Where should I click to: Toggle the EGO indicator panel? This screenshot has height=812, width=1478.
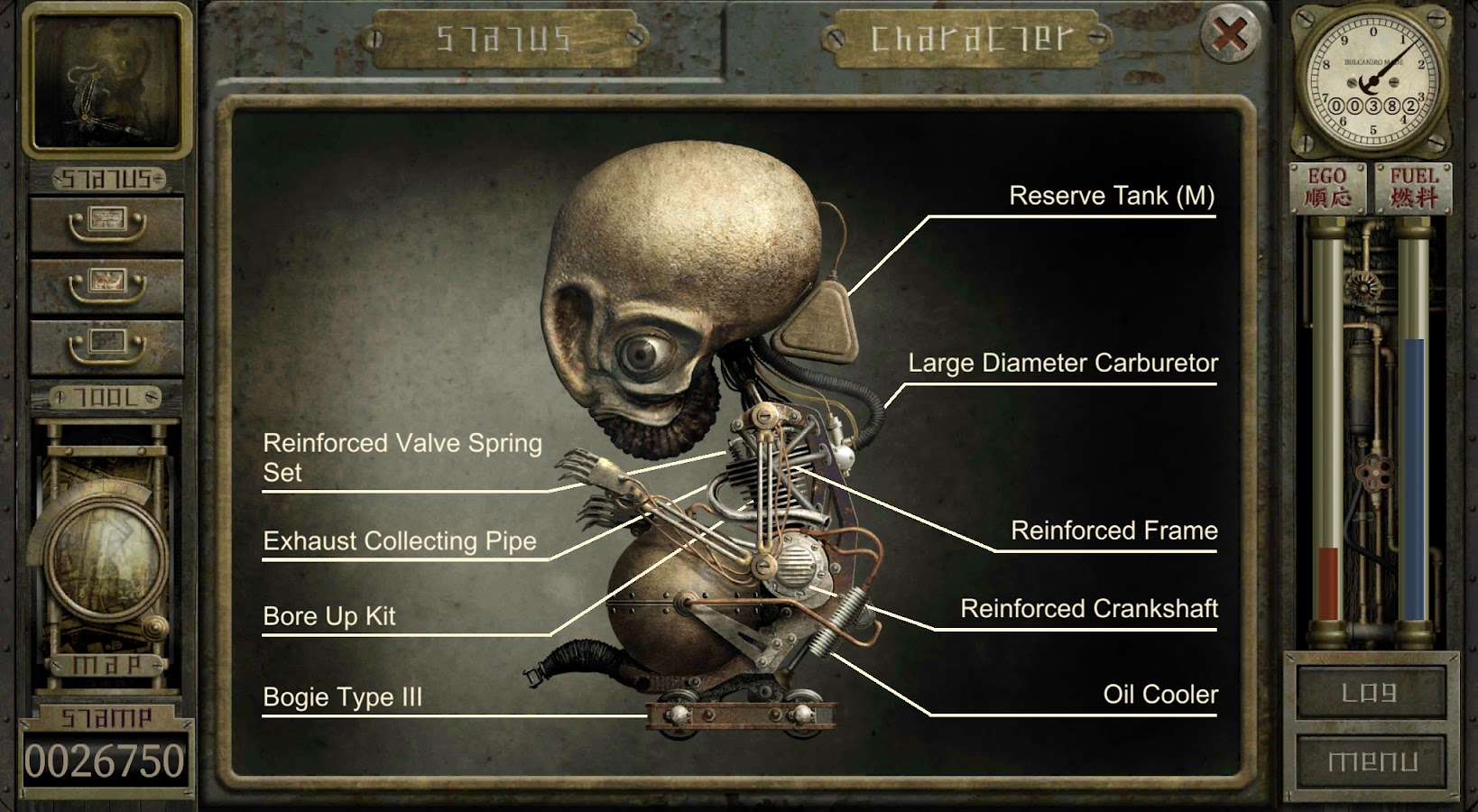pyautogui.click(x=1328, y=189)
